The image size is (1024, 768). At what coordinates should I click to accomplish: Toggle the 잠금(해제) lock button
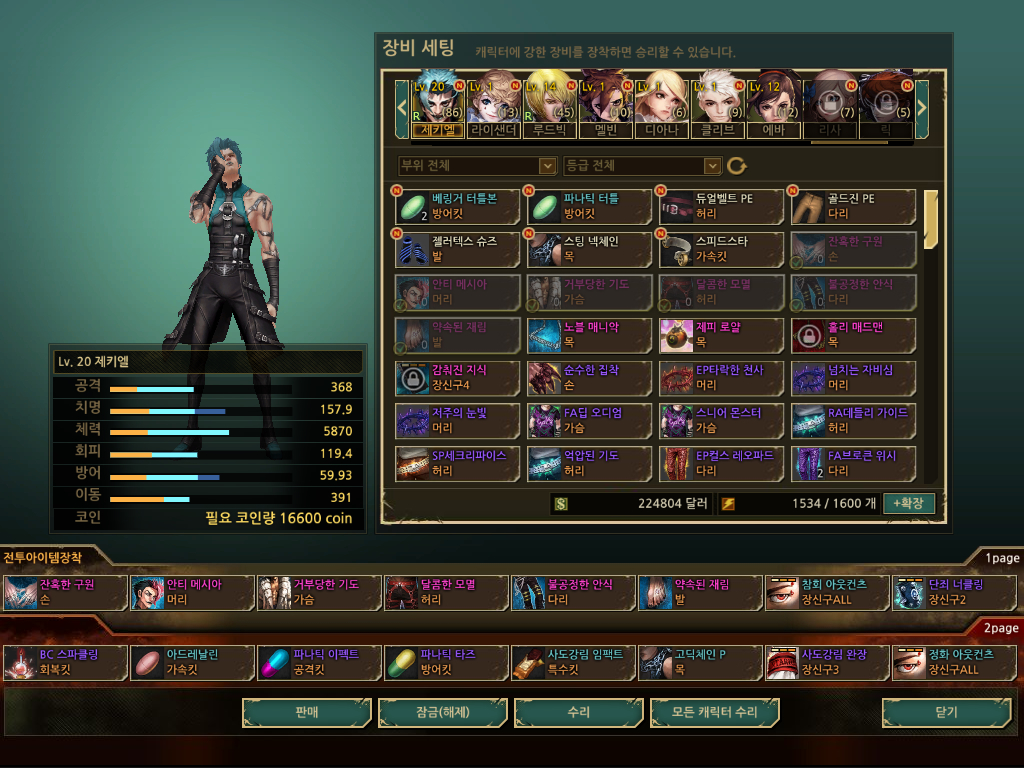442,713
